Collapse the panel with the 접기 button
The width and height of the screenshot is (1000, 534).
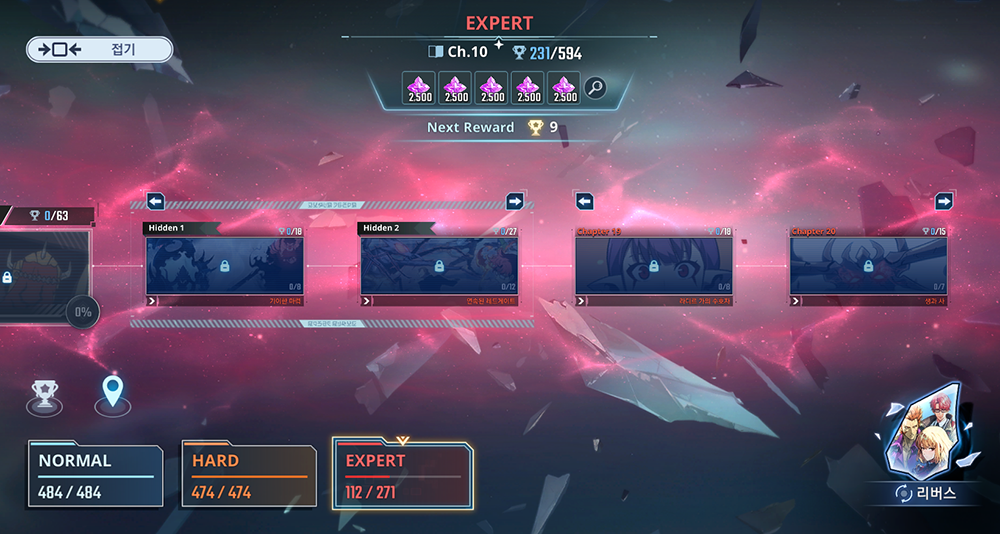pyautogui.click(x=99, y=49)
